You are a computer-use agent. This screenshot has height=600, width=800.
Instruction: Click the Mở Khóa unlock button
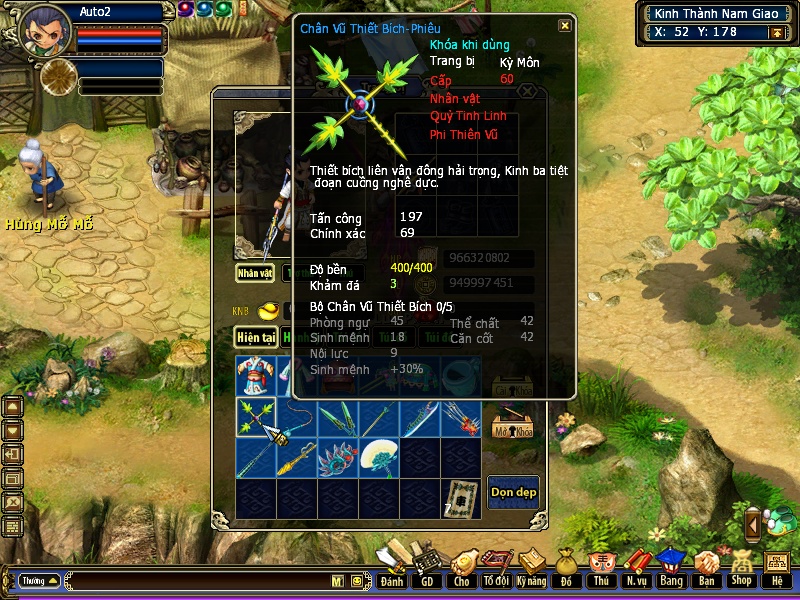pos(513,428)
